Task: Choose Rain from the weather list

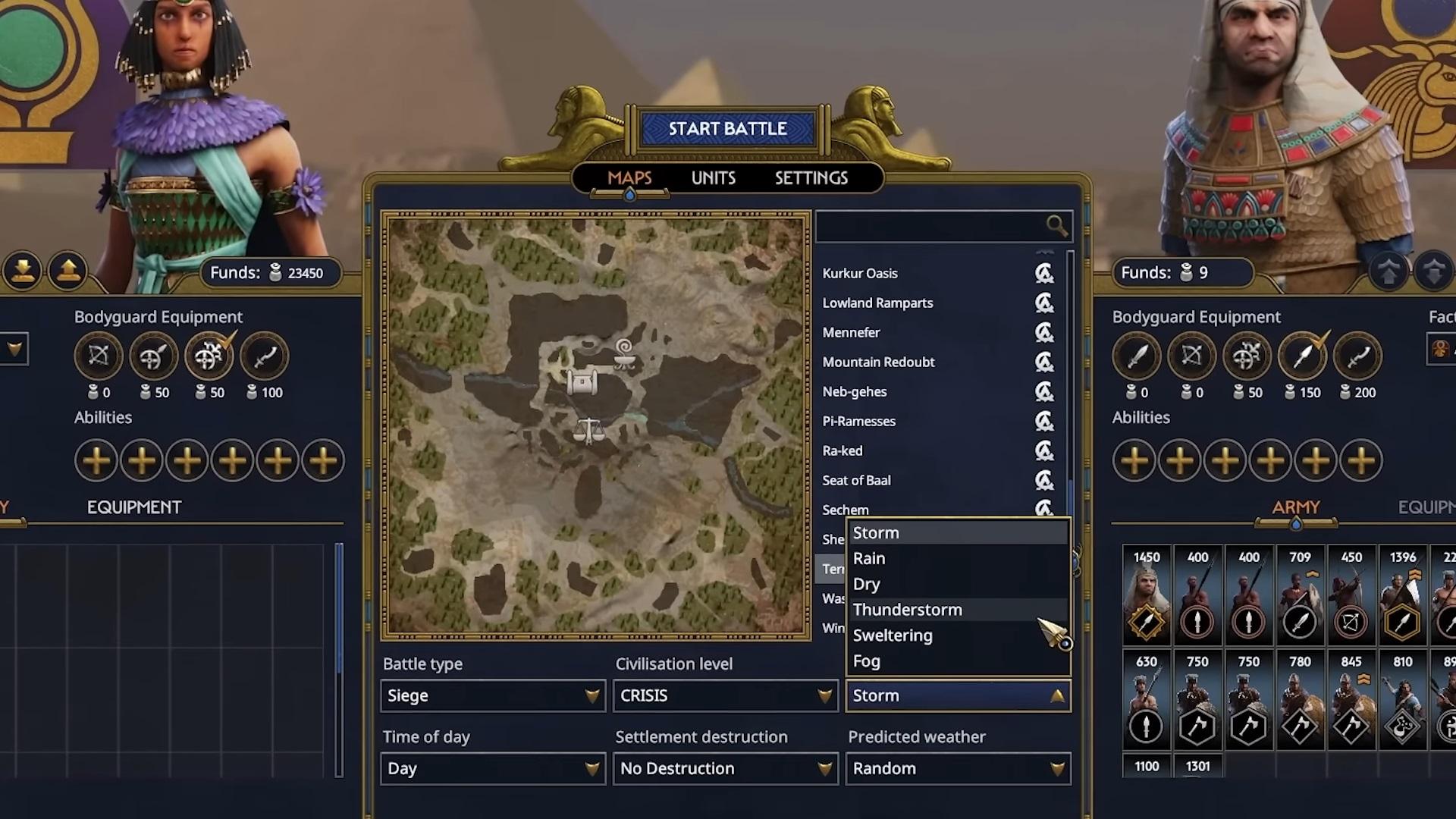Action: point(869,559)
